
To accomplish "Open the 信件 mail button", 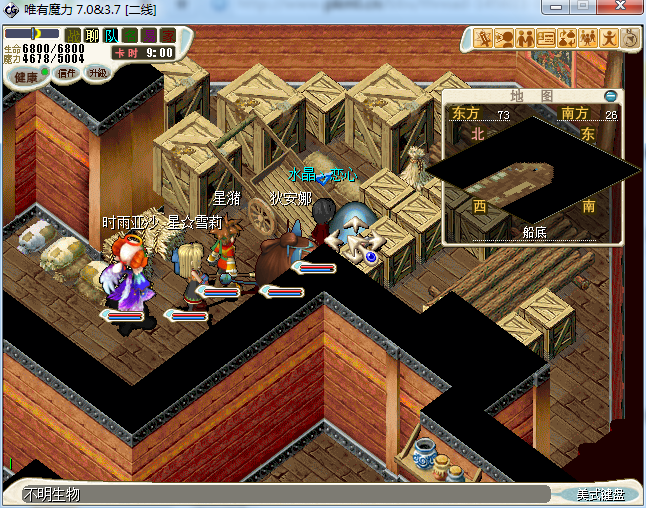I will point(67,74).
